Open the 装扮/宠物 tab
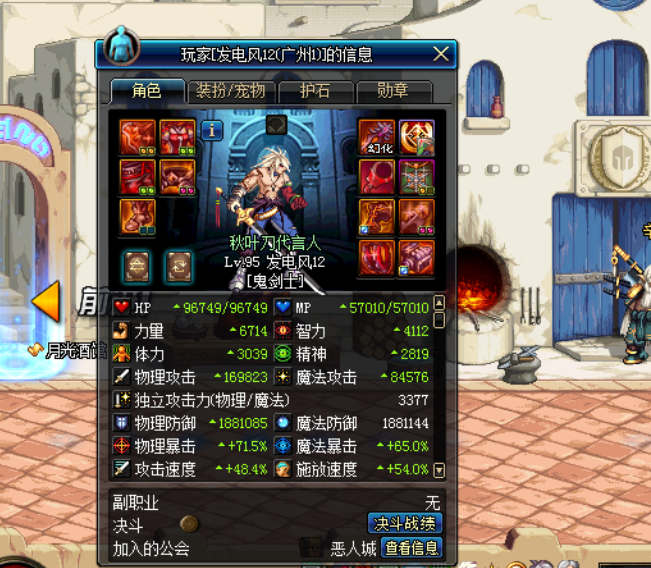This screenshot has height=568, width=651. pos(230,91)
